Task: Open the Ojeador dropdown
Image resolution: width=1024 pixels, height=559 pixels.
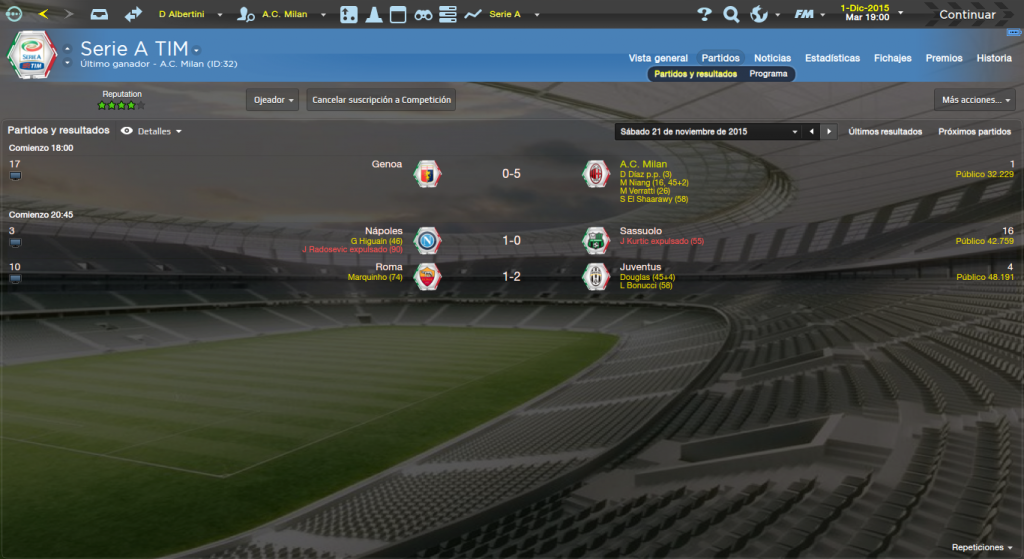Action: 273,100
